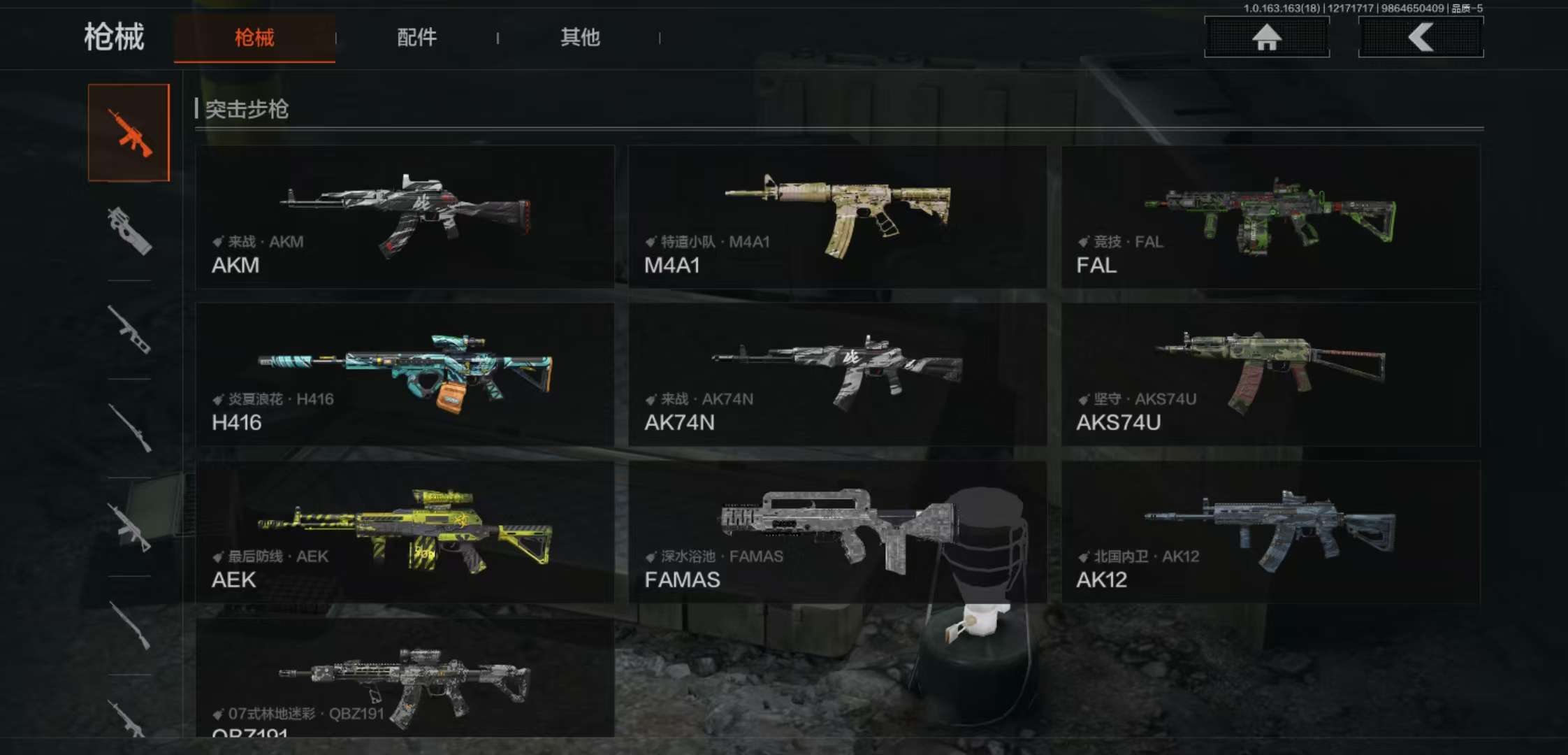Select the orange assault rifle category icon

tap(129, 133)
